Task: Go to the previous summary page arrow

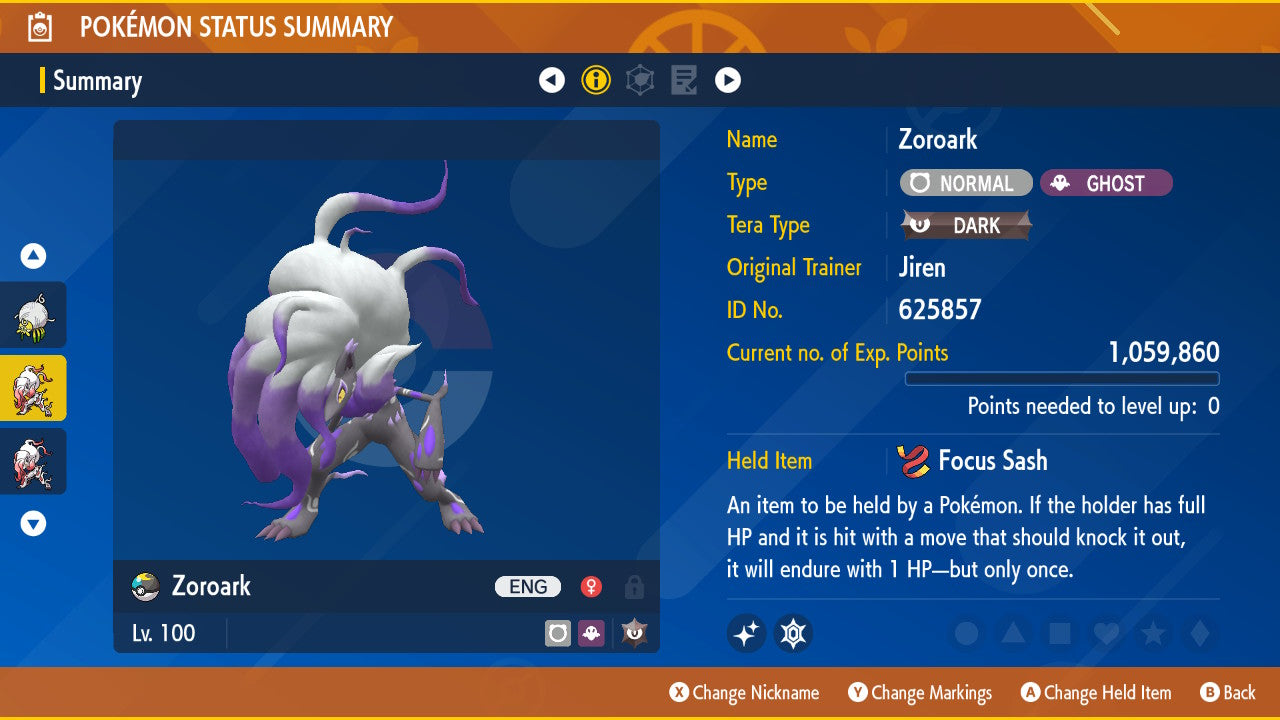Action: 552,80
